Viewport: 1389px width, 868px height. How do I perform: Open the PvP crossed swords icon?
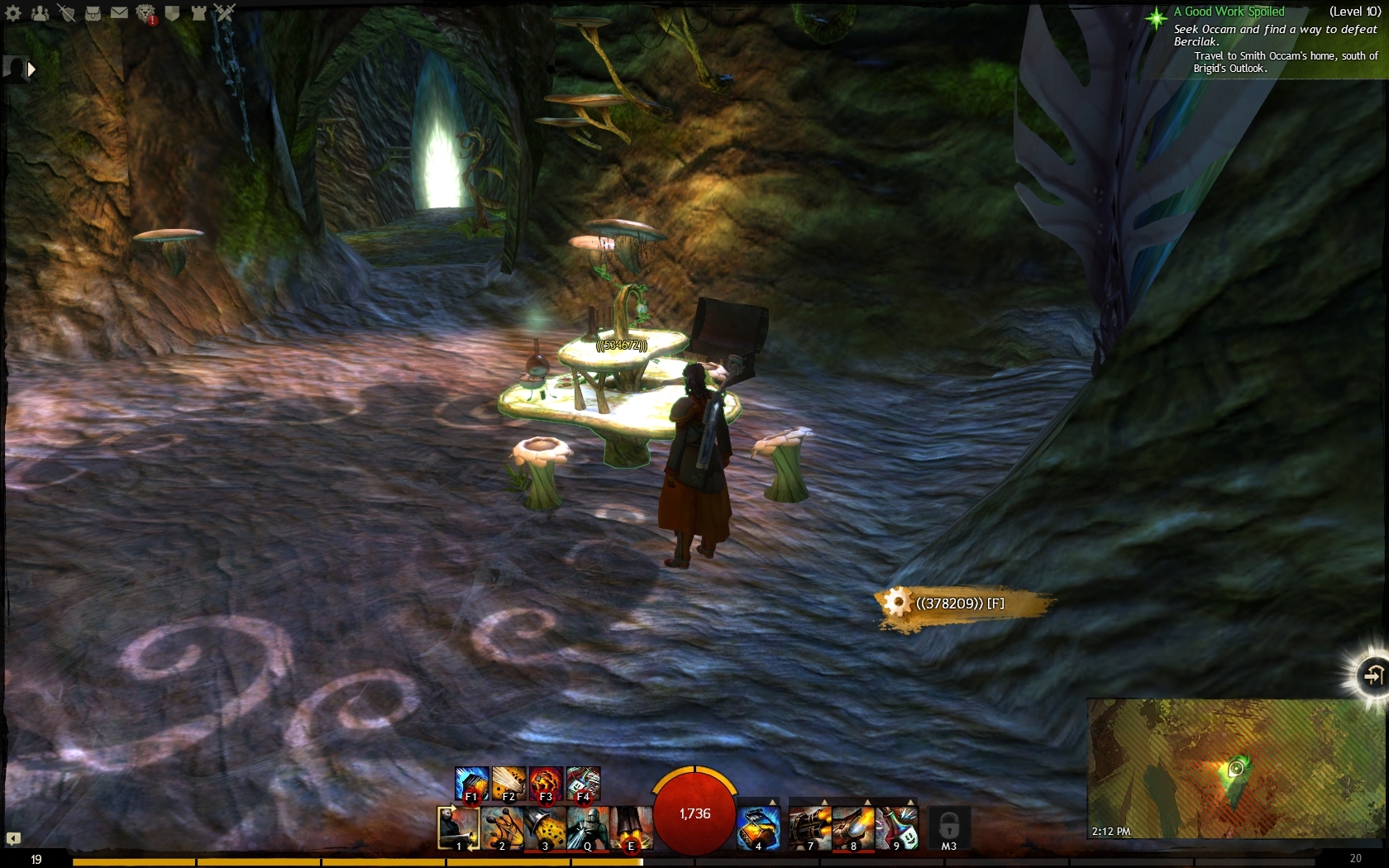pyautogui.click(x=225, y=12)
